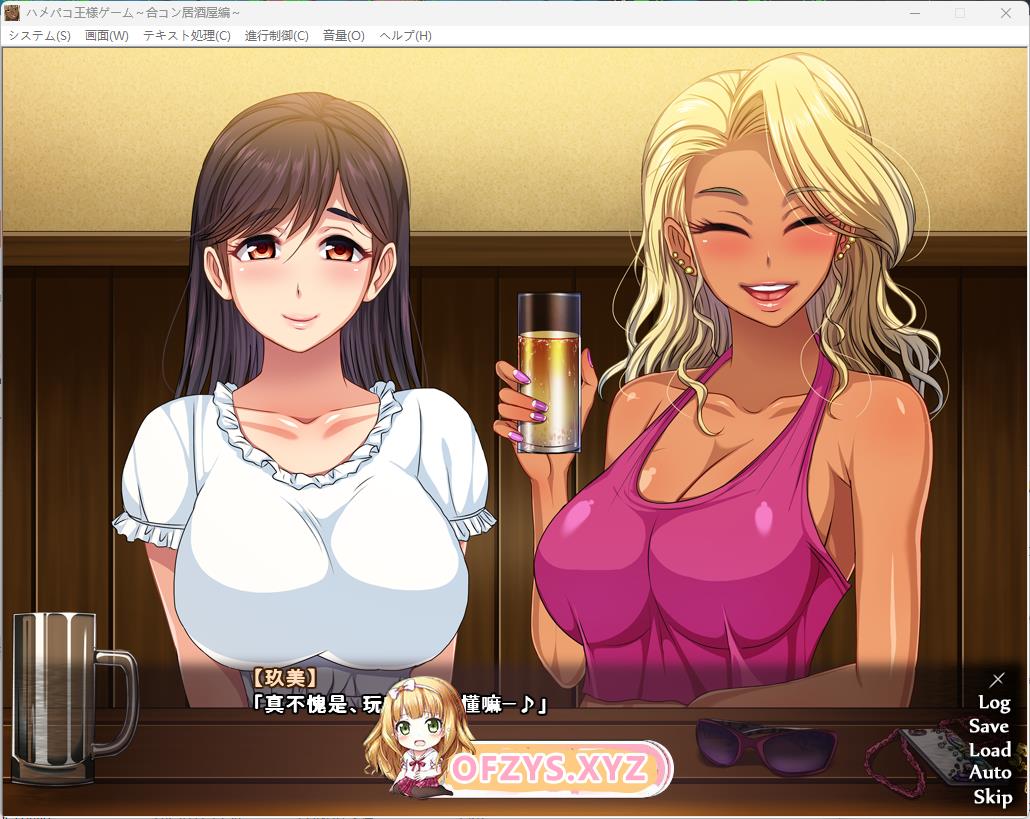Minimize the game window
1030x819 pixels.
tap(914, 13)
